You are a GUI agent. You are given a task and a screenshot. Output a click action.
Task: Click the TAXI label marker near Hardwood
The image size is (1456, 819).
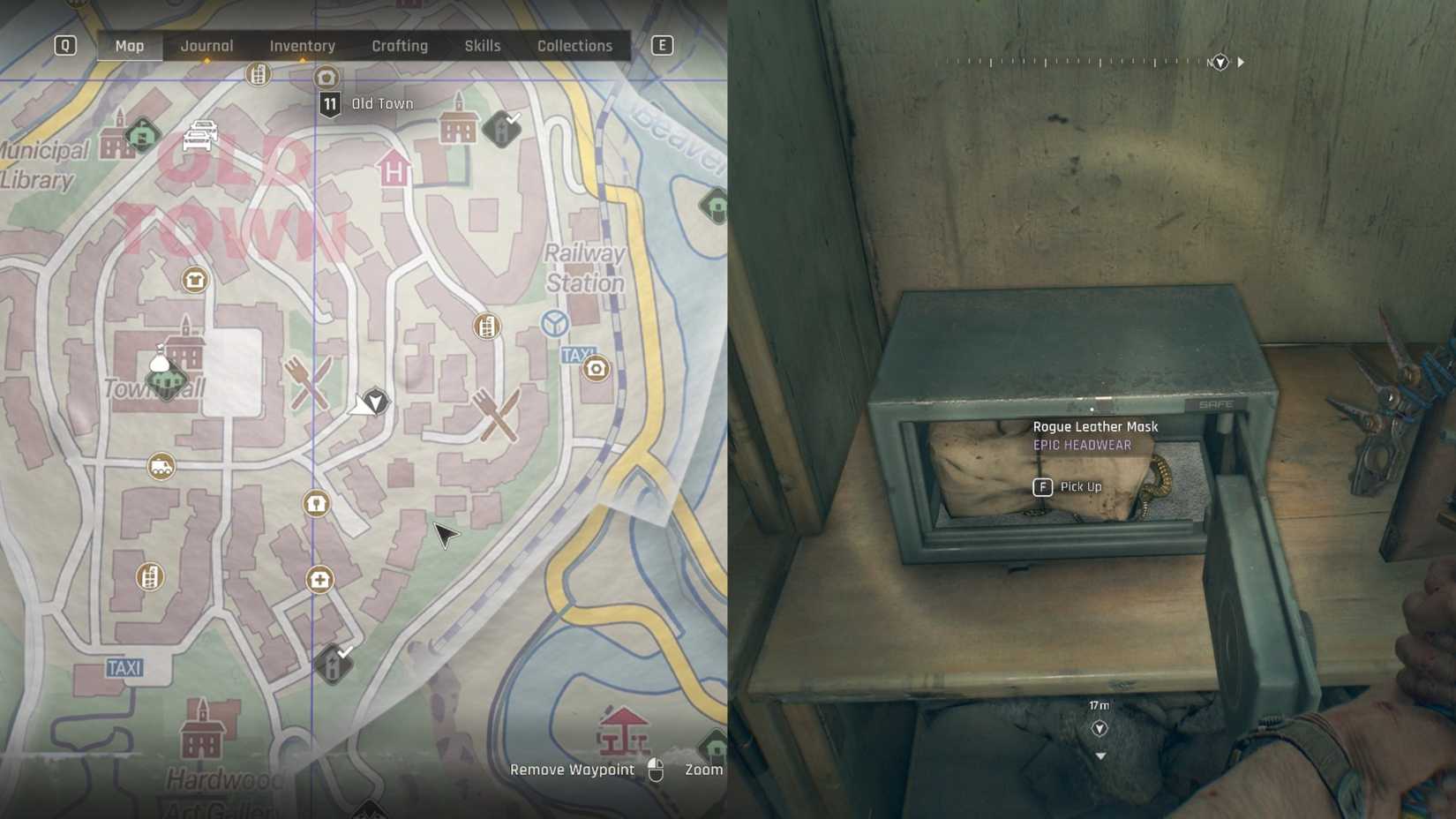click(x=125, y=667)
